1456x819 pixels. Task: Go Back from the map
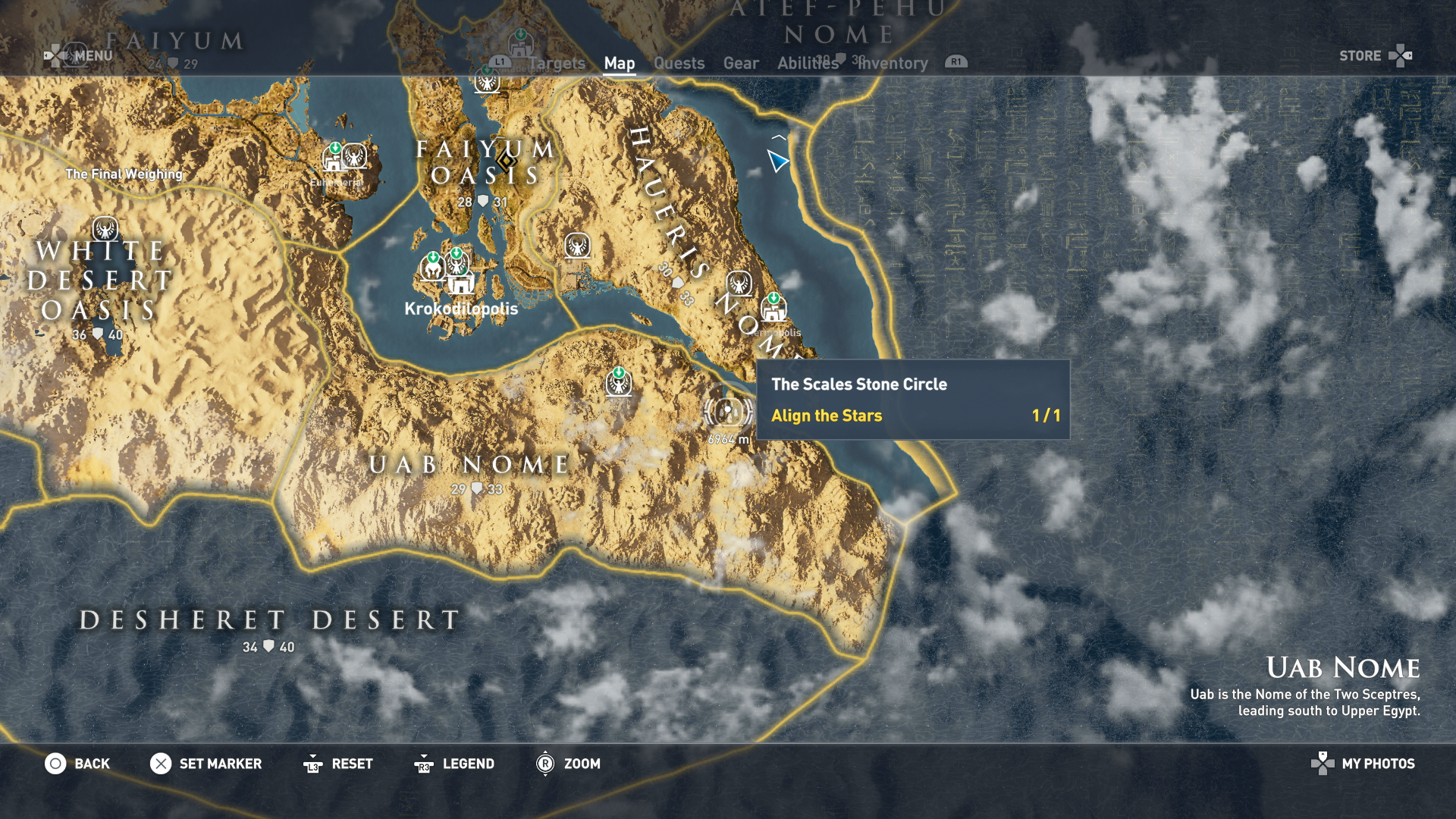[x=77, y=764]
